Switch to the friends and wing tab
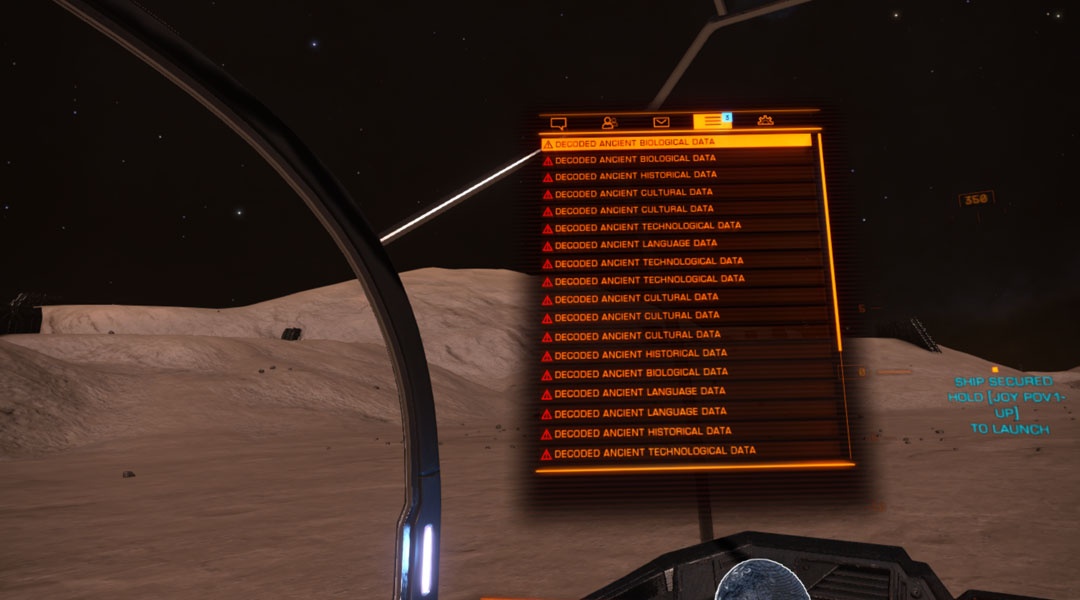This screenshot has height=600, width=1080. (x=609, y=122)
